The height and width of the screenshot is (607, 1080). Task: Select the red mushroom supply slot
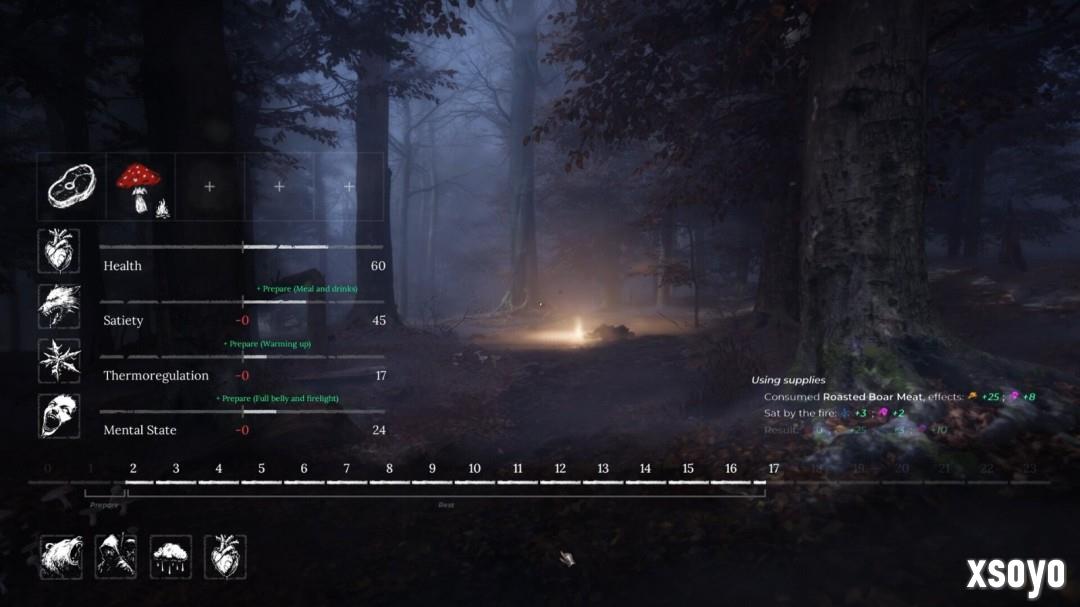click(141, 186)
